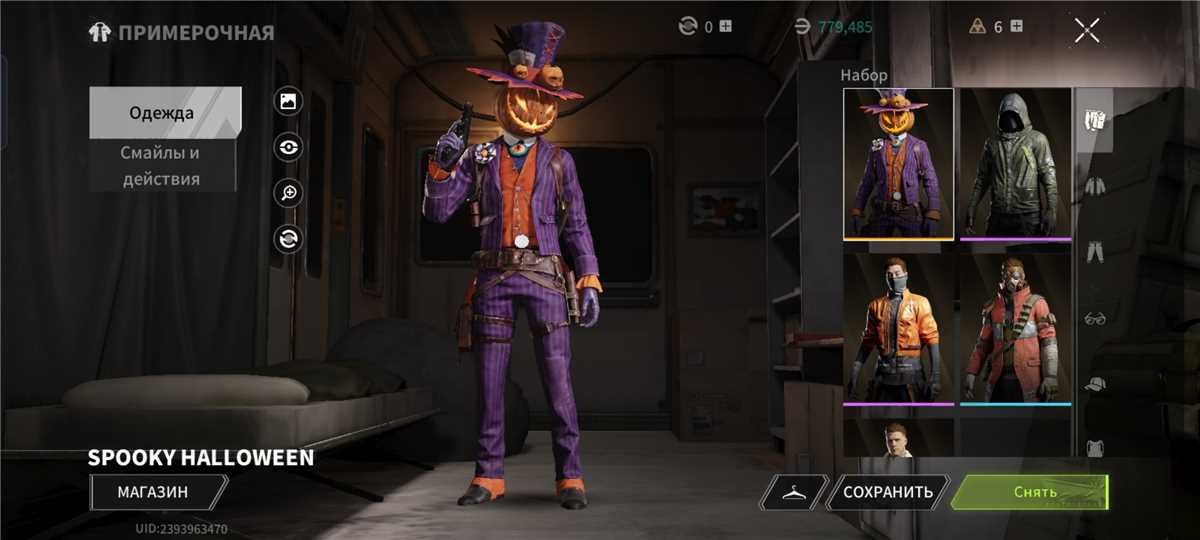Remove the outfit with the Снять button
The height and width of the screenshot is (540, 1200).
click(x=1029, y=492)
